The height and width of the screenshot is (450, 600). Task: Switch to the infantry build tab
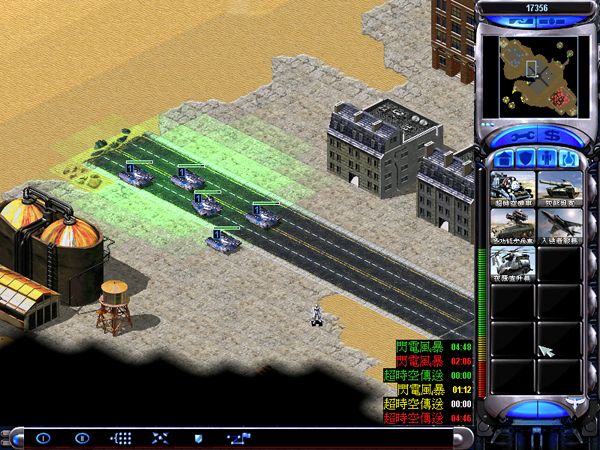pyautogui.click(x=547, y=158)
